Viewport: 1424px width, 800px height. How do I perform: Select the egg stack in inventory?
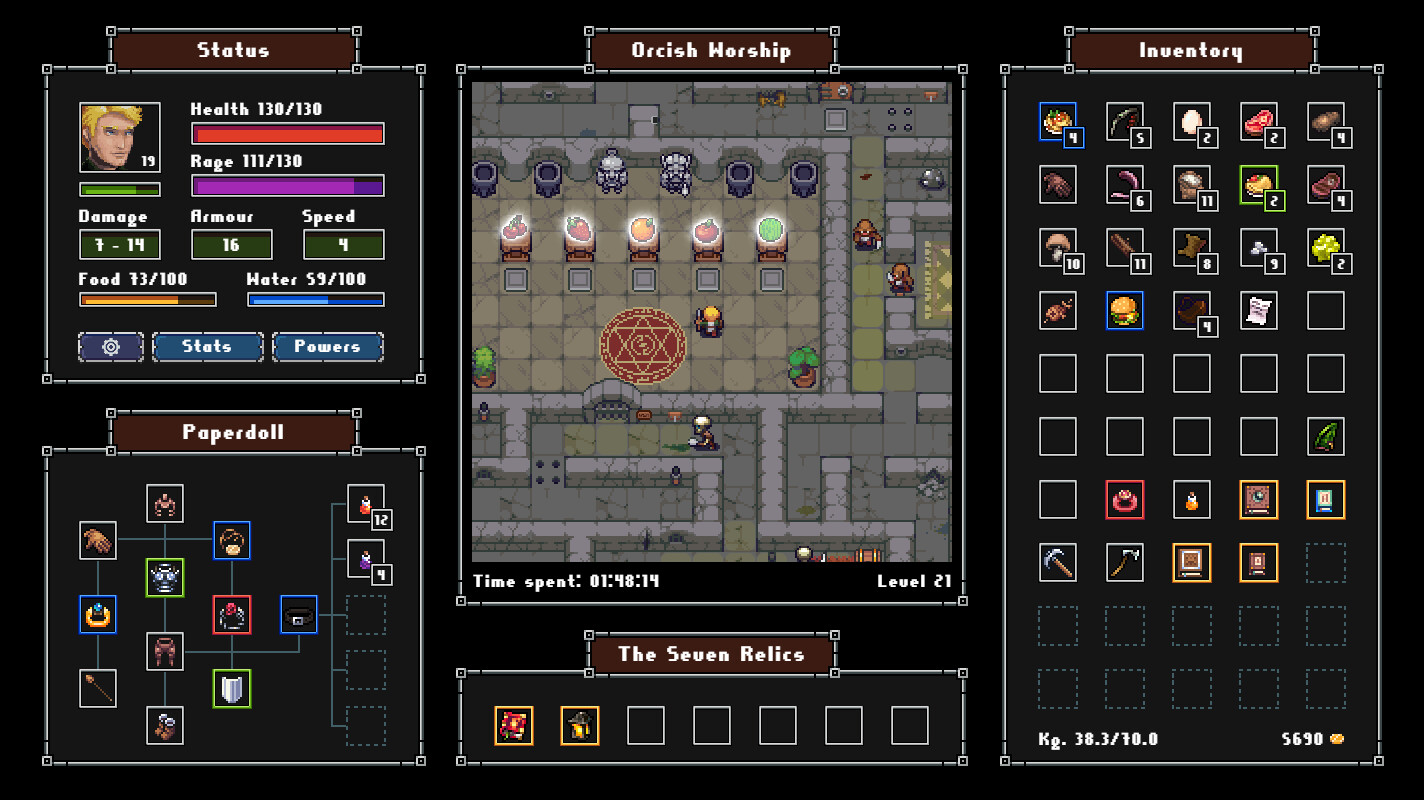(x=1191, y=122)
